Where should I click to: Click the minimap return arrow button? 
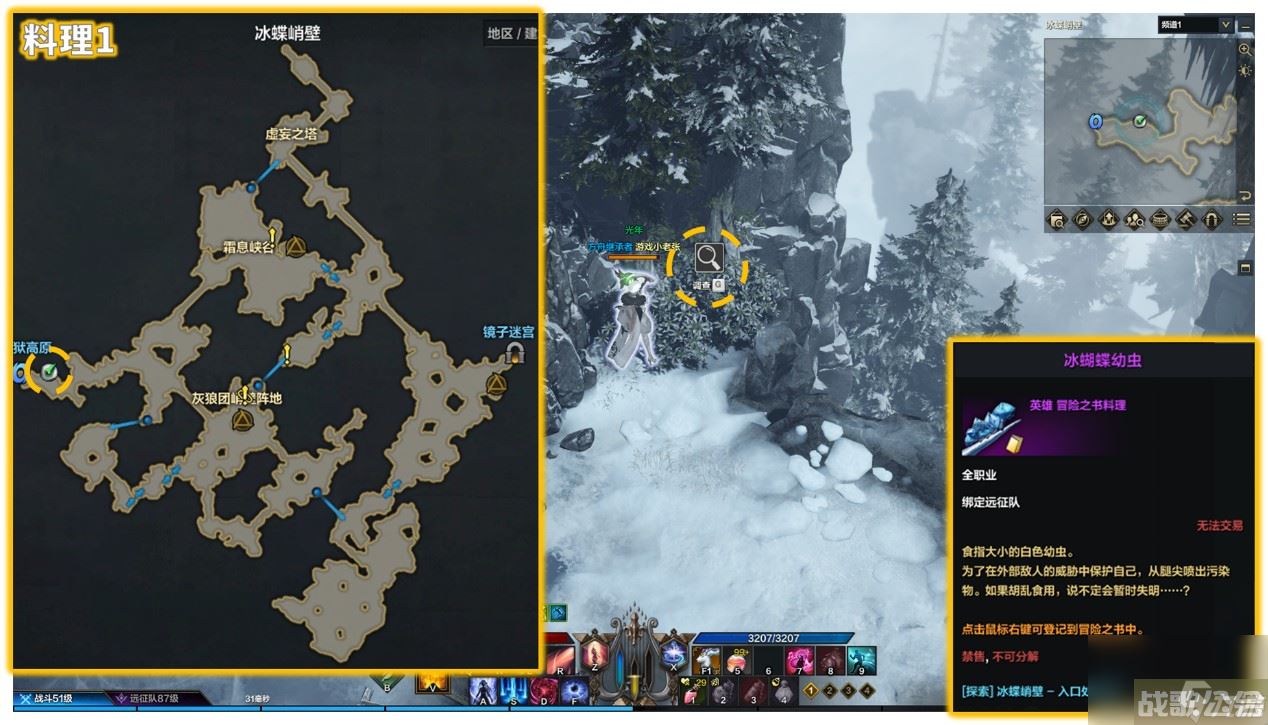[x=1245, y=195]
